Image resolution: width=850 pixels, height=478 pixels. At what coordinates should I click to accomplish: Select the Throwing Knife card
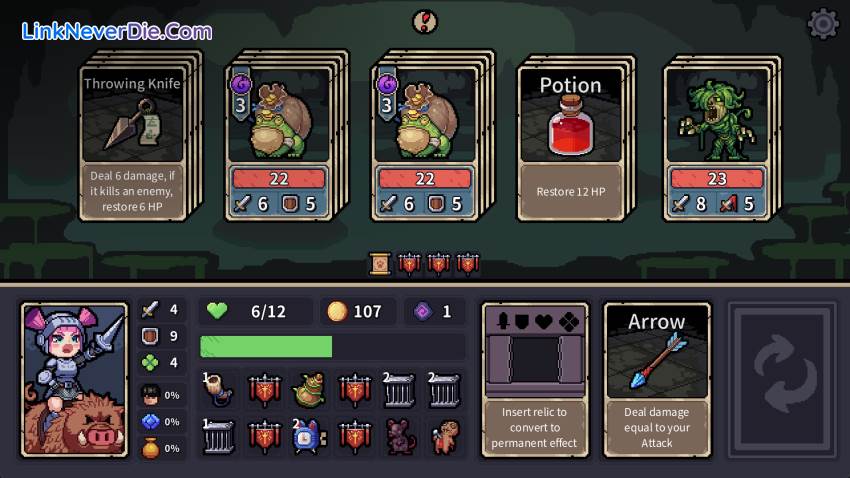132,139
